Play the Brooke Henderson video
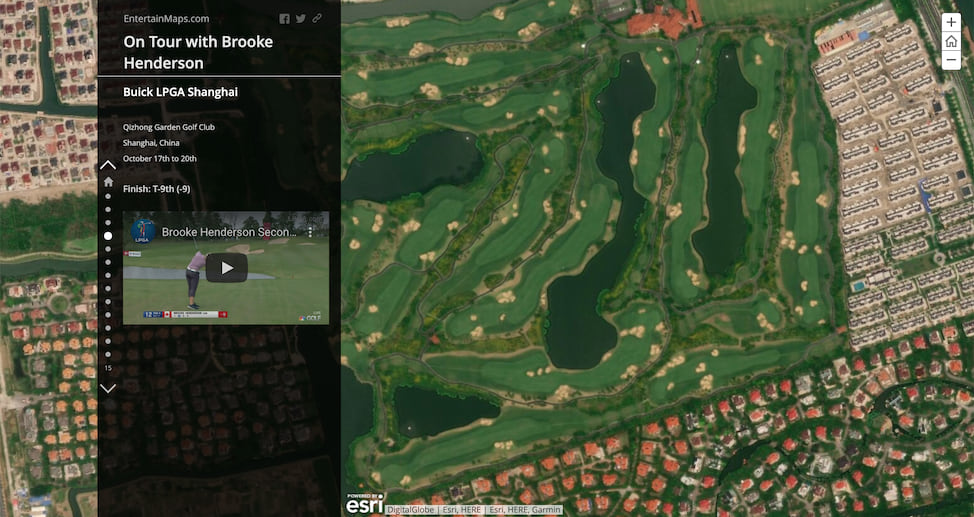The width and height of the screenshot is (974, 517). (x=226, y=268)
